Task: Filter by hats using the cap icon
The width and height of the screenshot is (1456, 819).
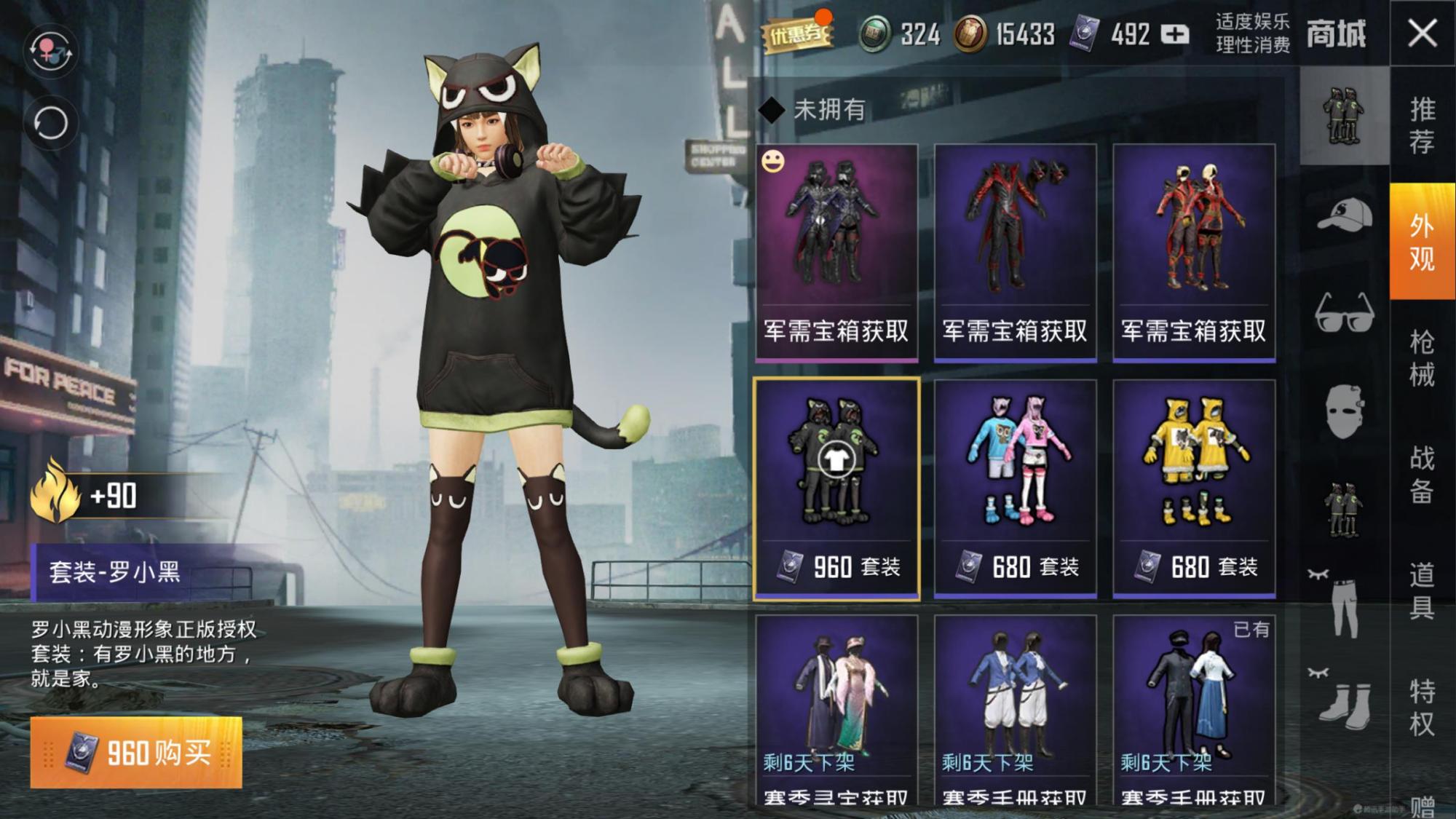Action: (1344, 215)
